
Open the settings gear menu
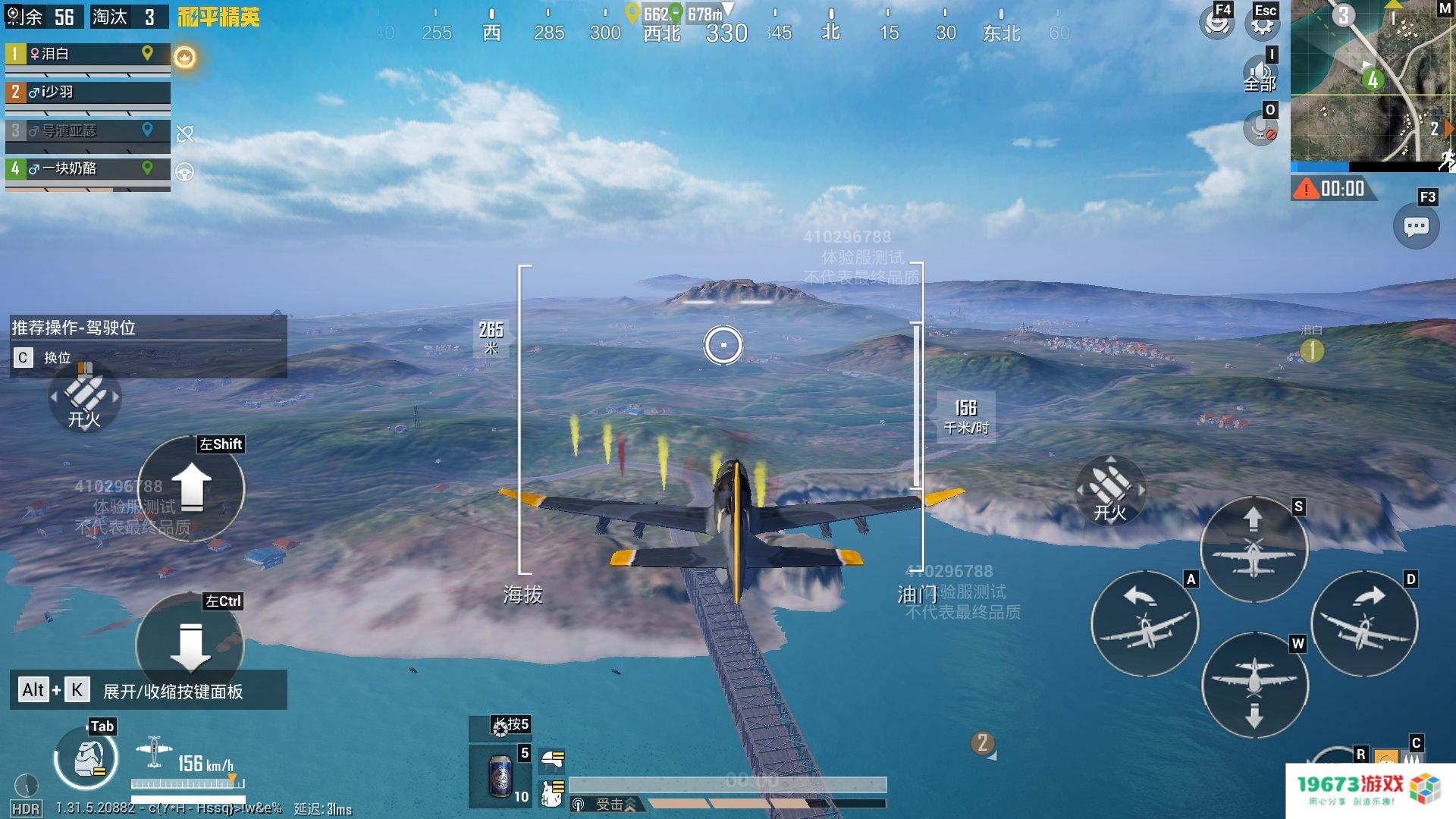pyautogui.click(x=1262, y=24)
